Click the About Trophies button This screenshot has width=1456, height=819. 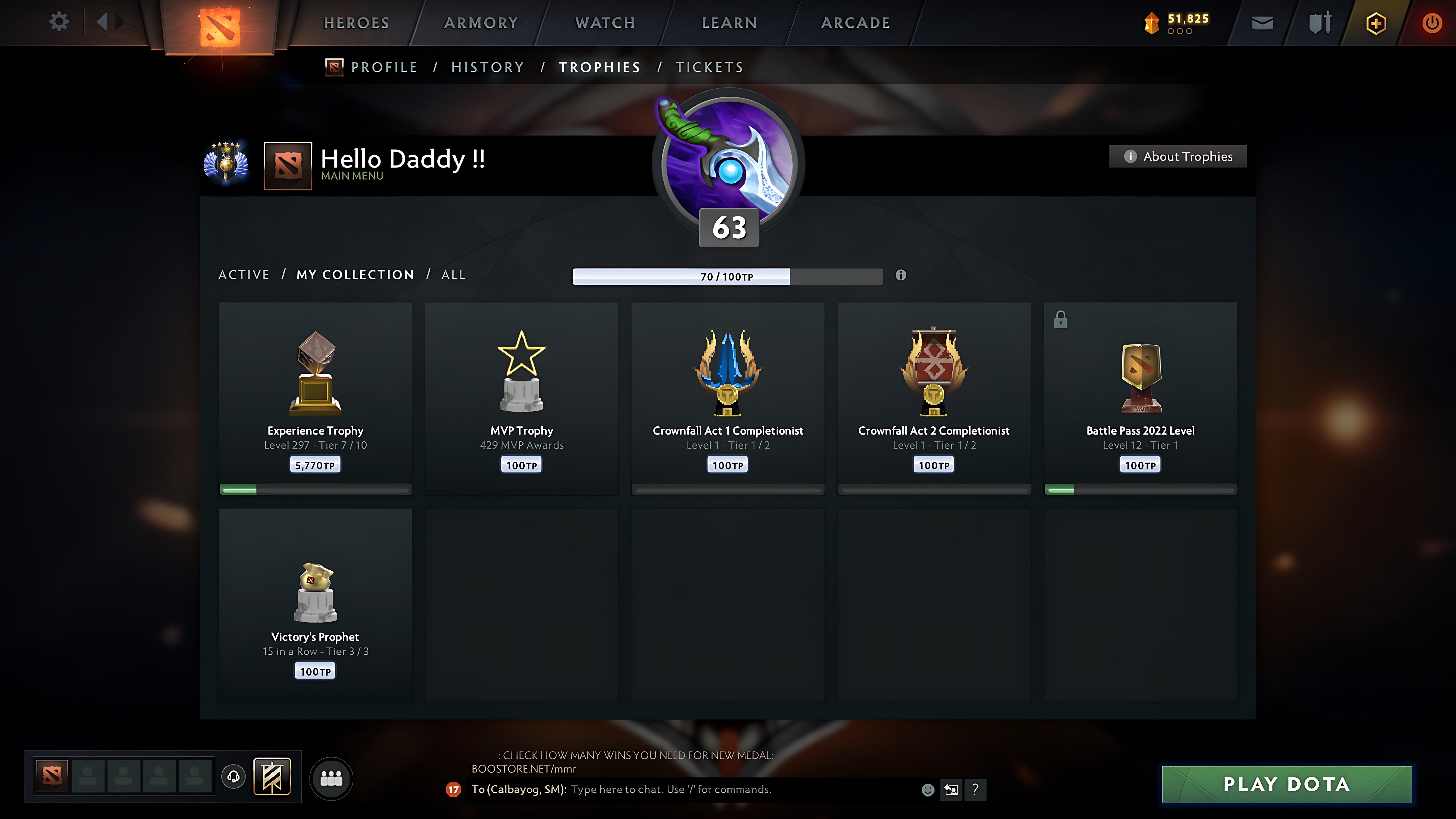[1178, 156]
